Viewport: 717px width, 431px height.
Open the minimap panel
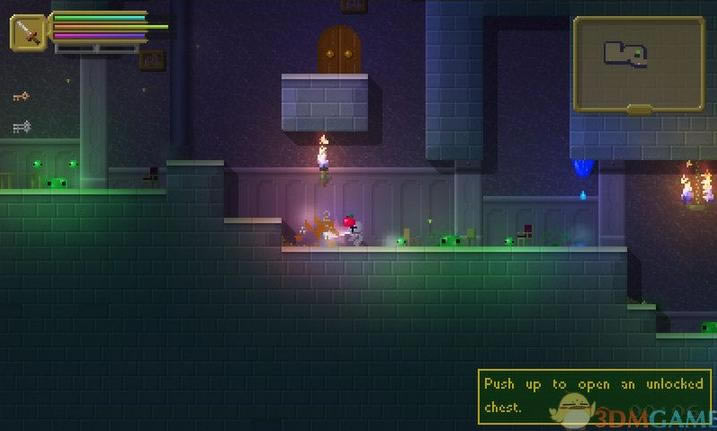click(x=638, y=61)
